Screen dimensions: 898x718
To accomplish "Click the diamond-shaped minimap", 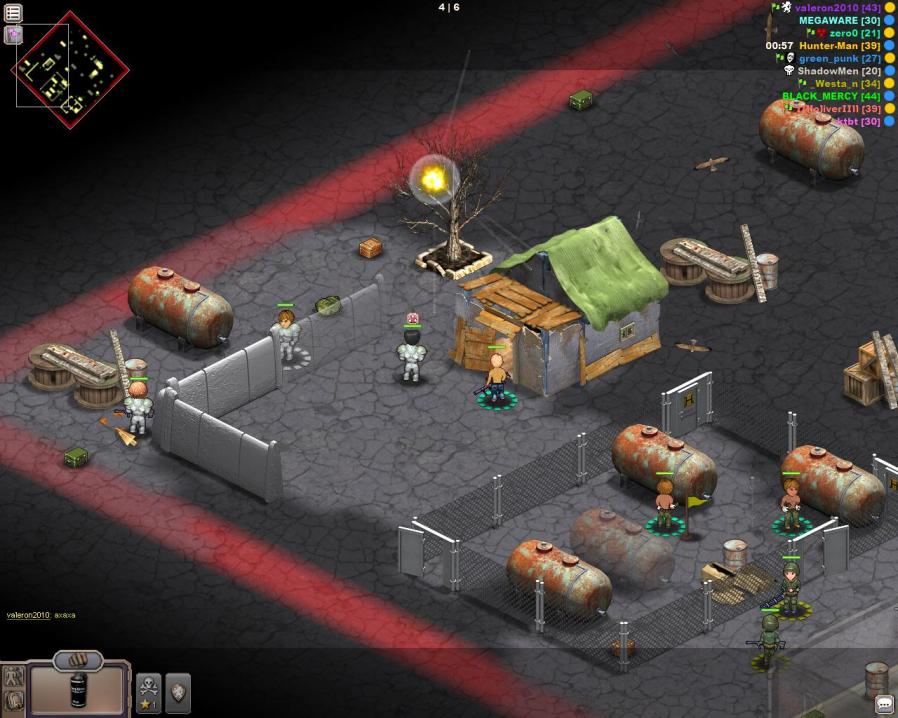I will coord(70,69).
